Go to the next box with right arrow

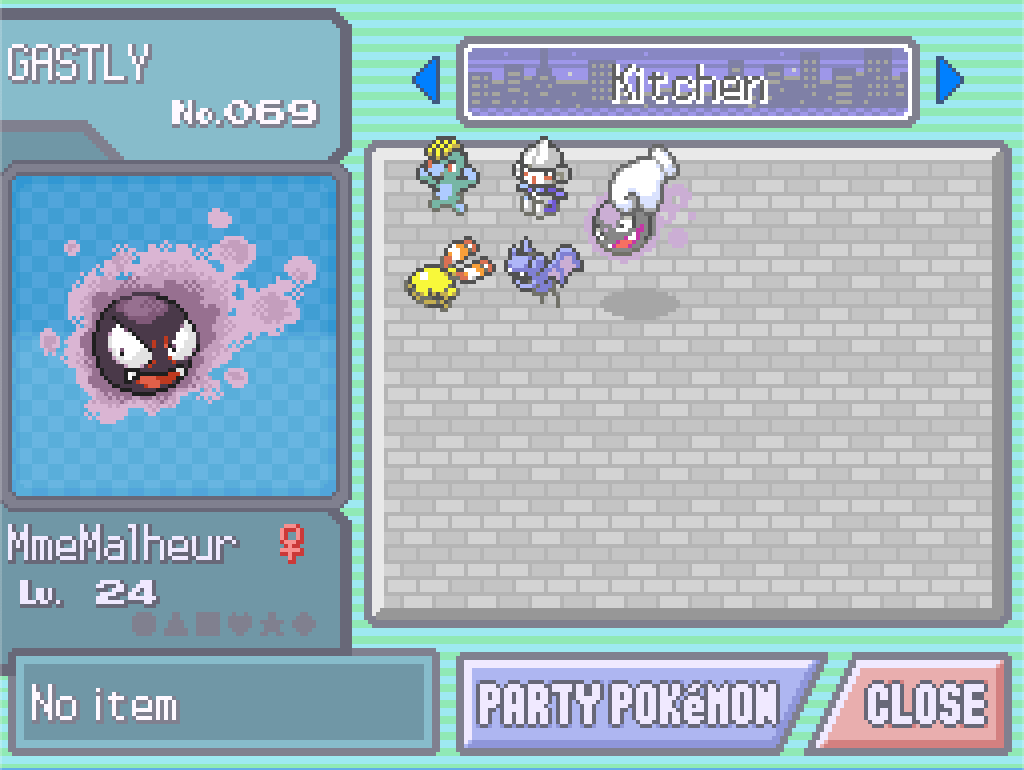pyautogui.click(x=948, y=82)
